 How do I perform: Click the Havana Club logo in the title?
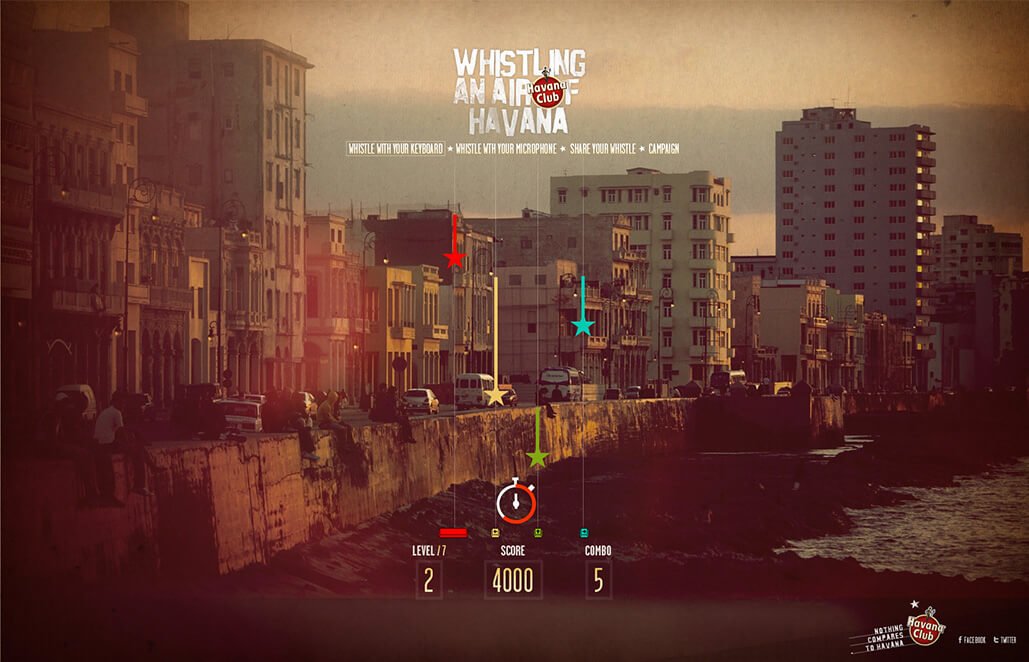click(548, 92)
